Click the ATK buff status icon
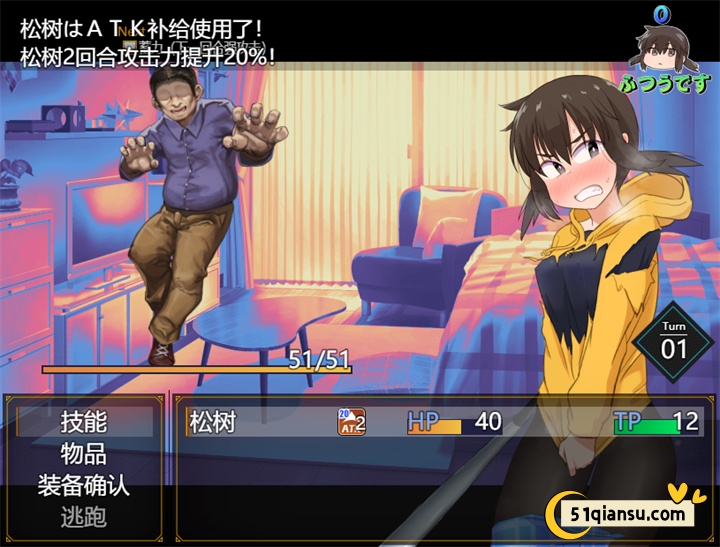720x547 pixels. [x=351, y=422]
